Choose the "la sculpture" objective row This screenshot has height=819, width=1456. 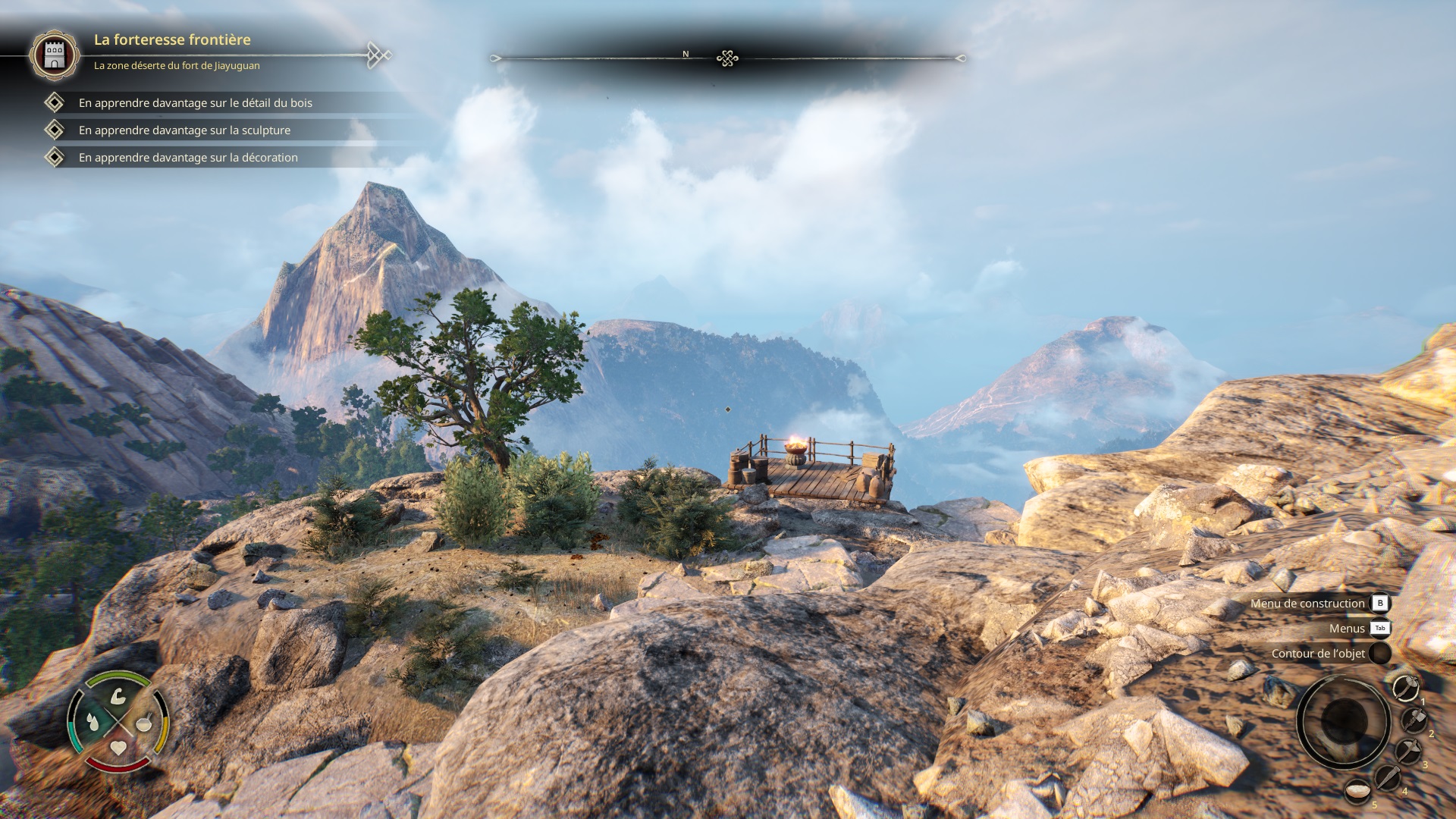[184, 130]
